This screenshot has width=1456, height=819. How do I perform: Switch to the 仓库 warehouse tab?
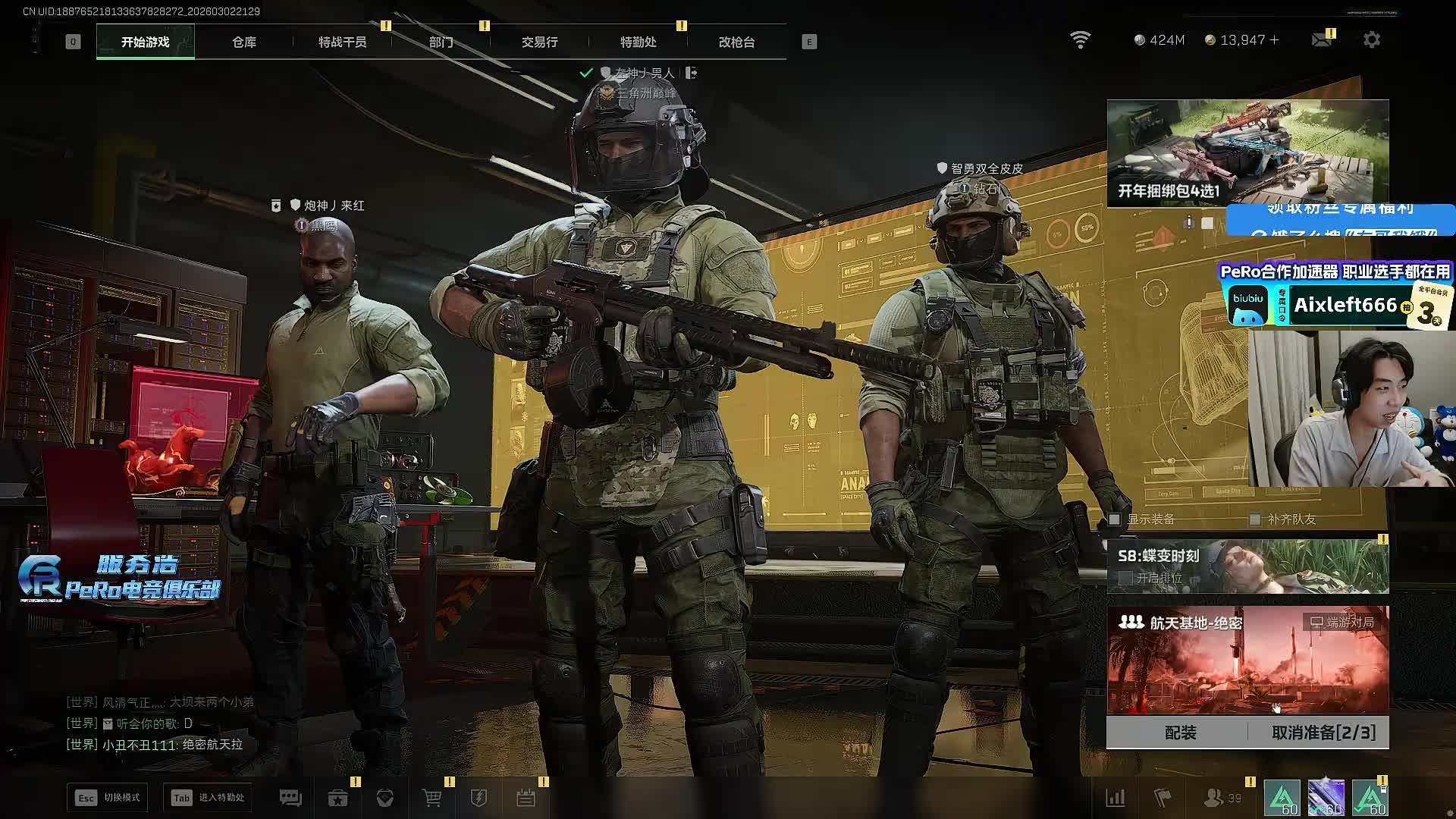tap(244, 42)
